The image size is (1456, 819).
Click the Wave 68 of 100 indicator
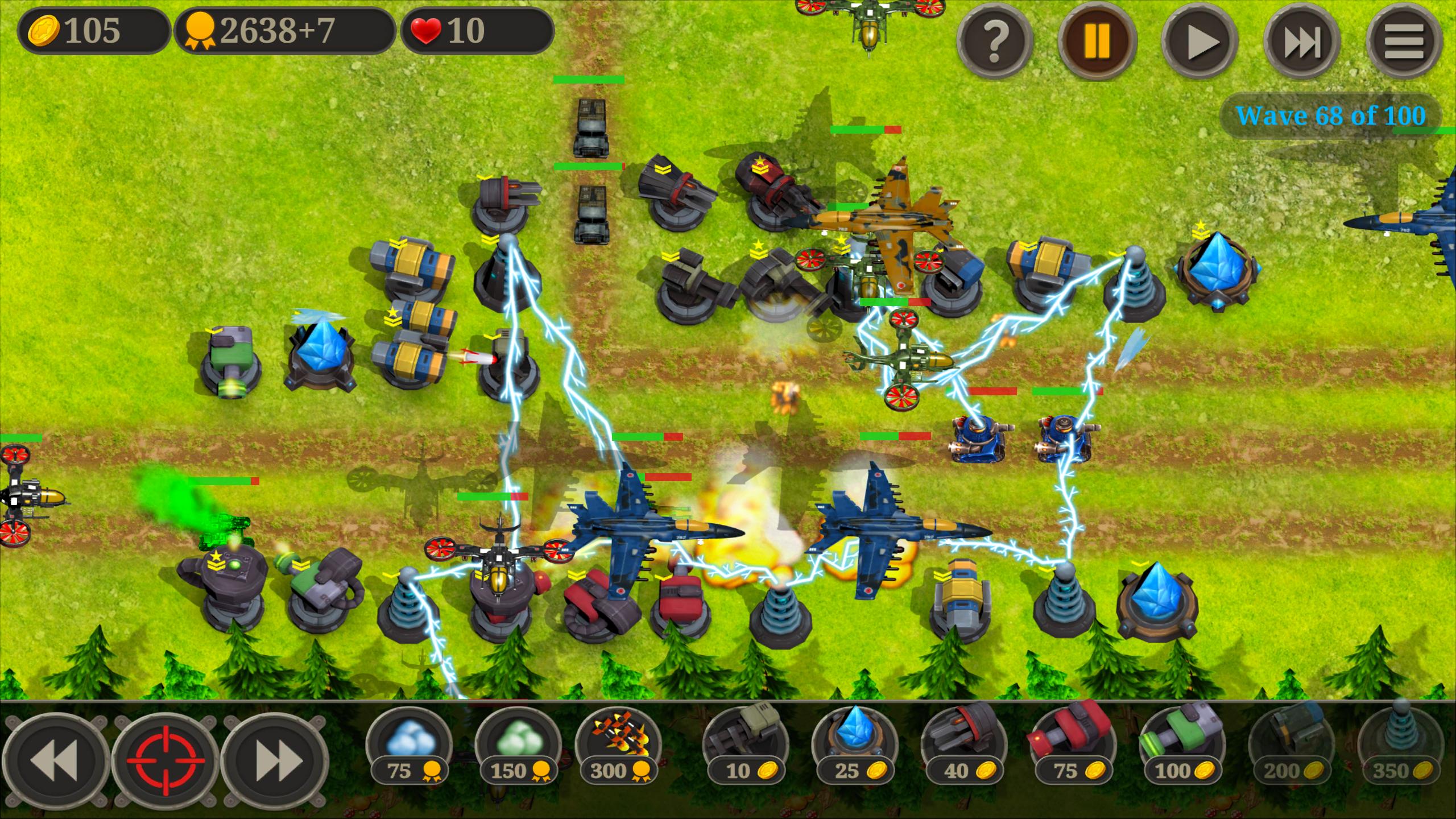(x=1331, y=117)
